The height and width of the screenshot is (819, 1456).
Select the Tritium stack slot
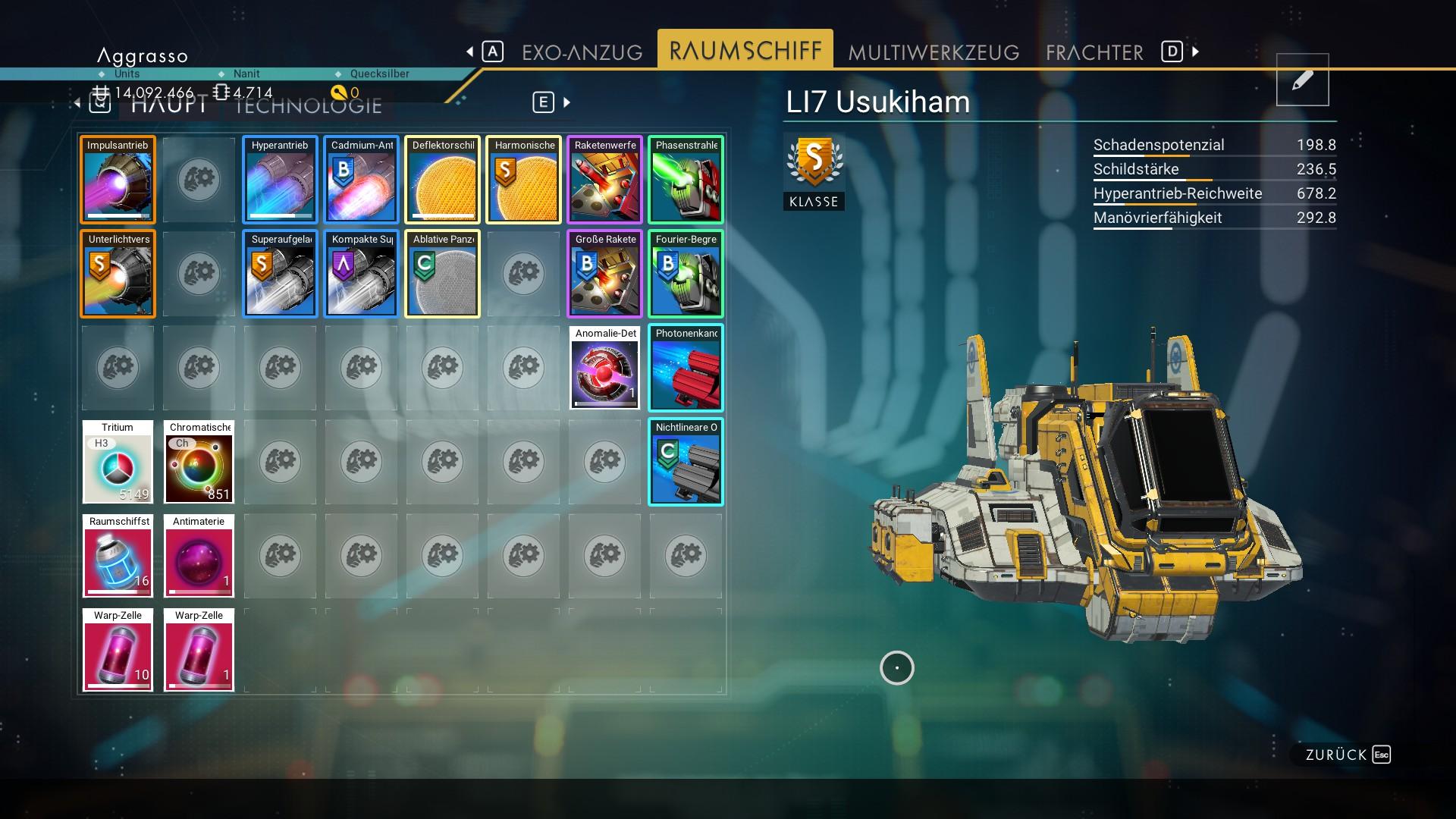pyautogui.click(x=118, y=462)
